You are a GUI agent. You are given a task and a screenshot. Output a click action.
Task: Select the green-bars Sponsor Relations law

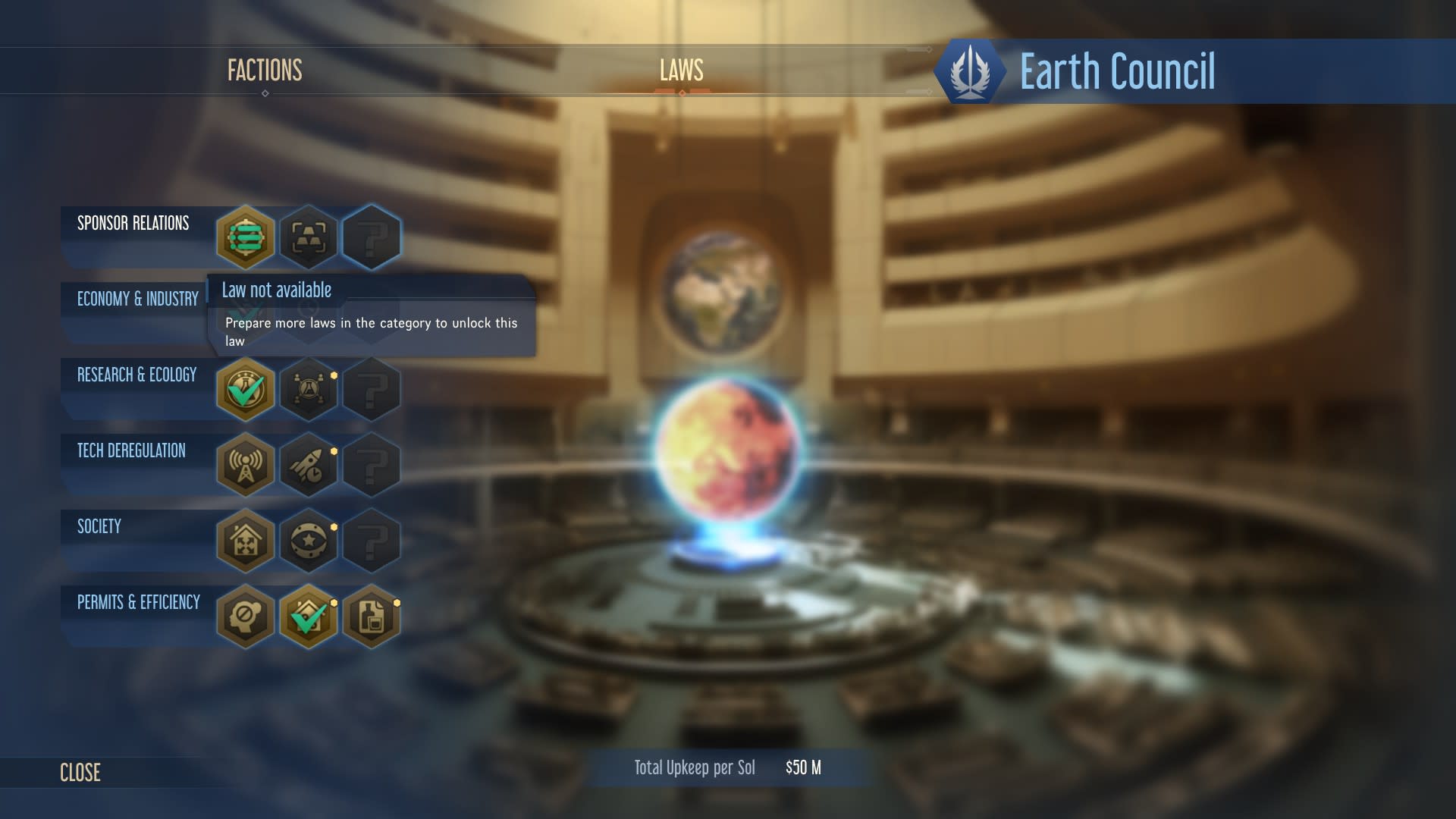(x=245, y=237)
